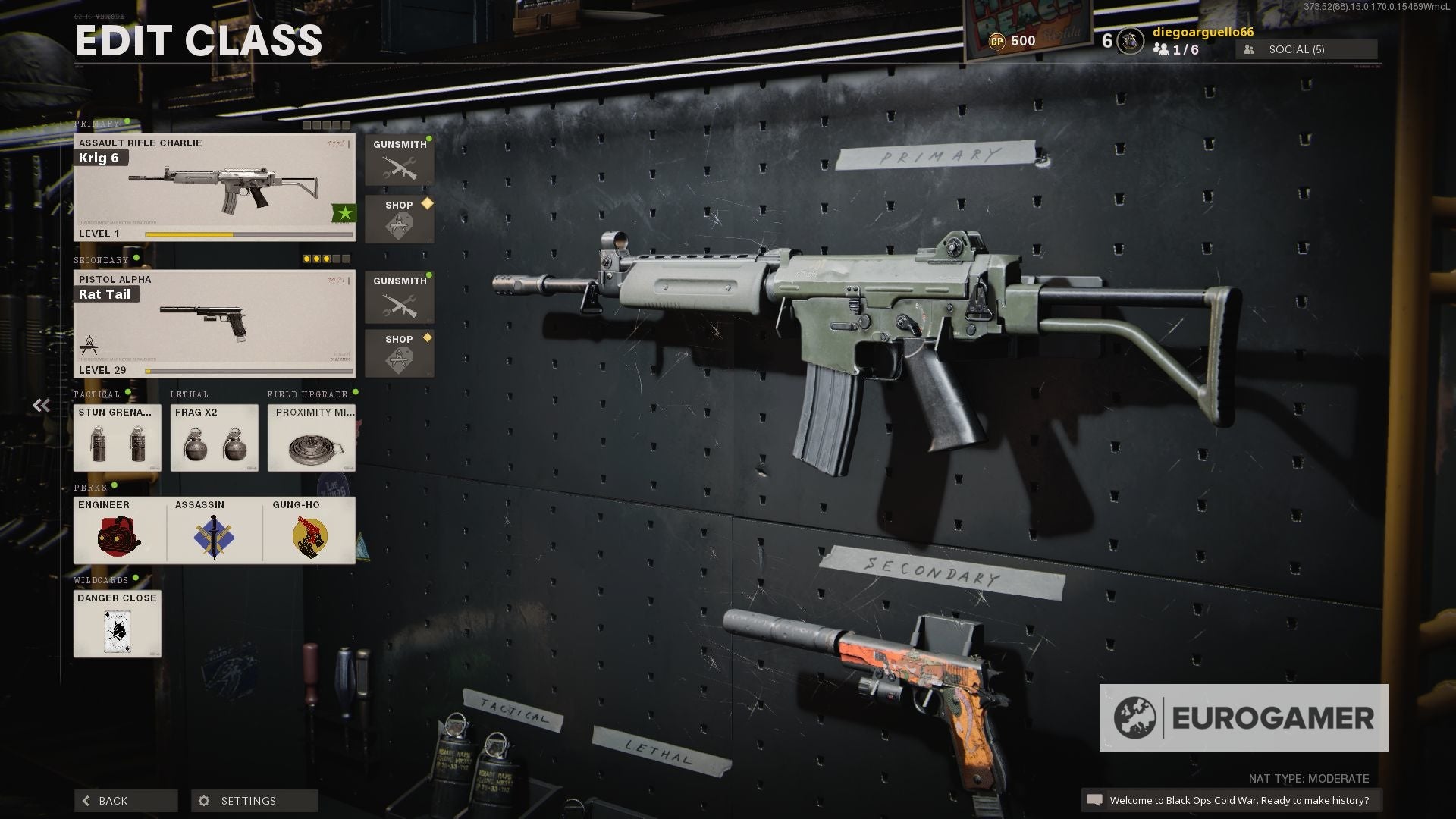Collapse the side panel with double arrows
This screenshot has width=1456, height=819.
click(41, 406)
